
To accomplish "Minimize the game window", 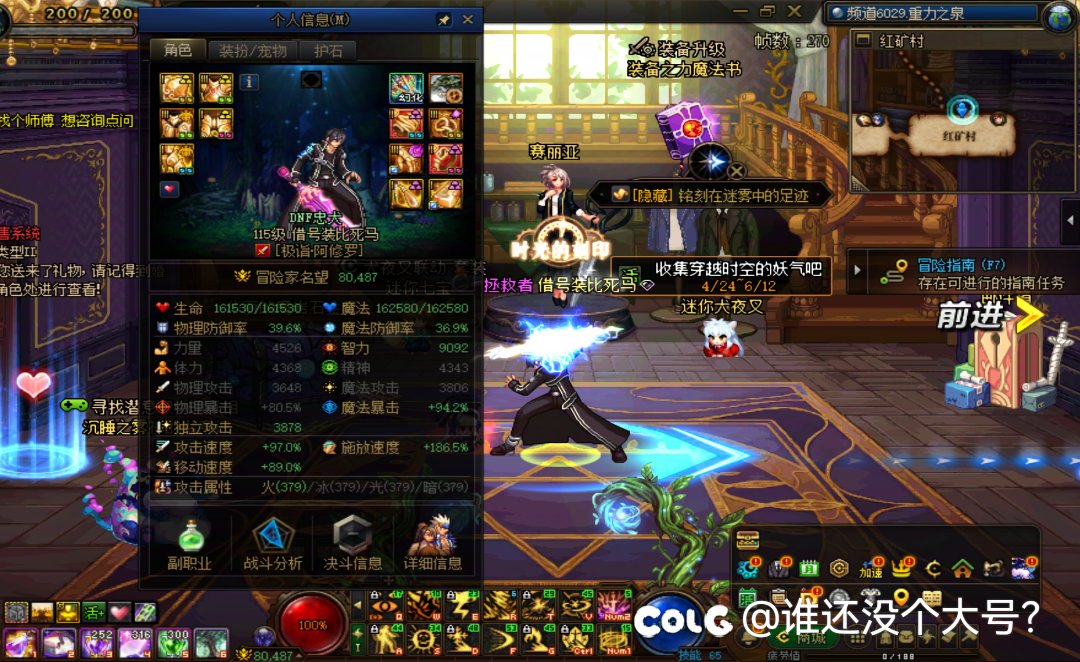I will [x=742, y=11].
